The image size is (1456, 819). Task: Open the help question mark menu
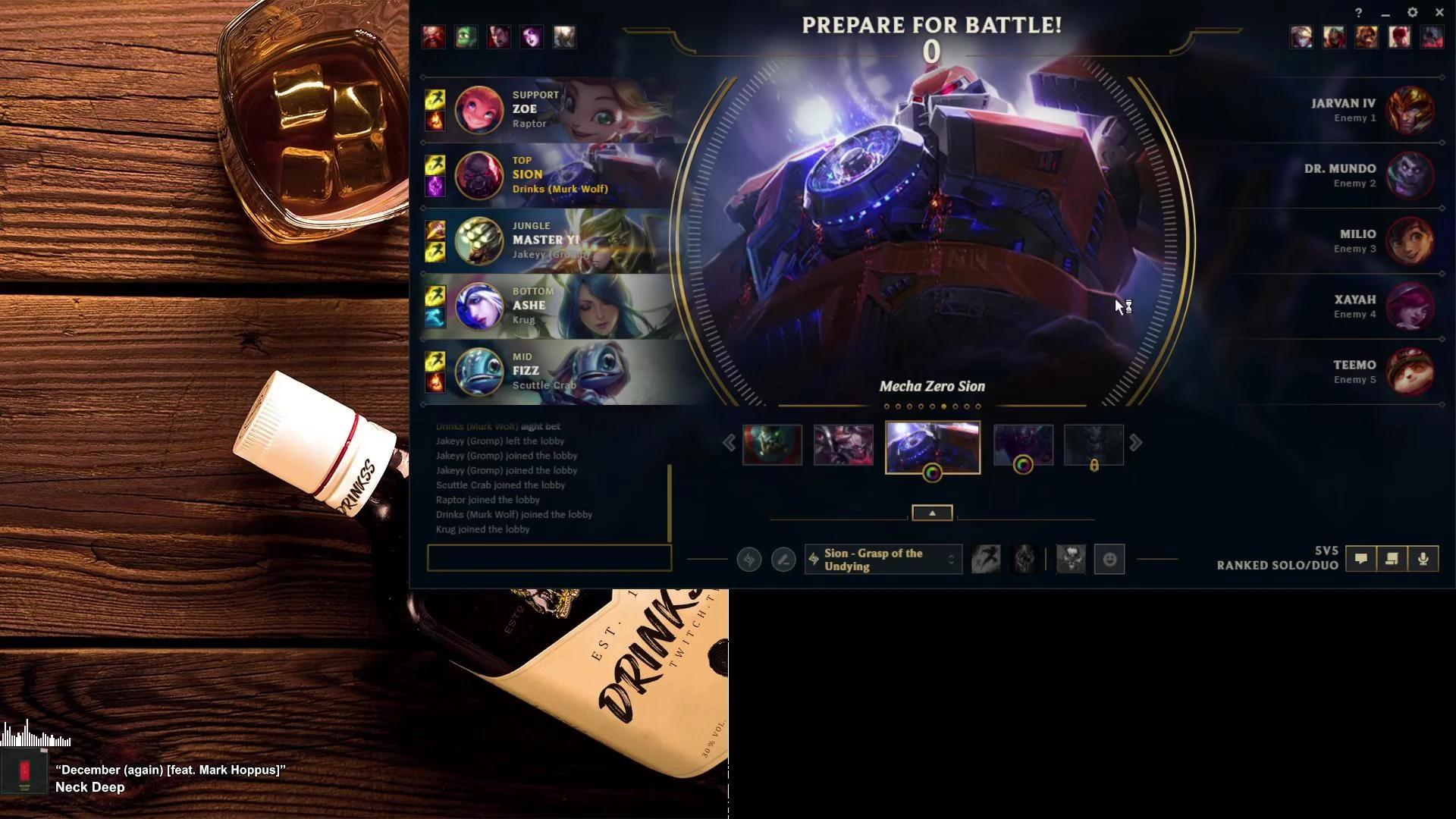pyautogui.click(x=1357, y=12)
